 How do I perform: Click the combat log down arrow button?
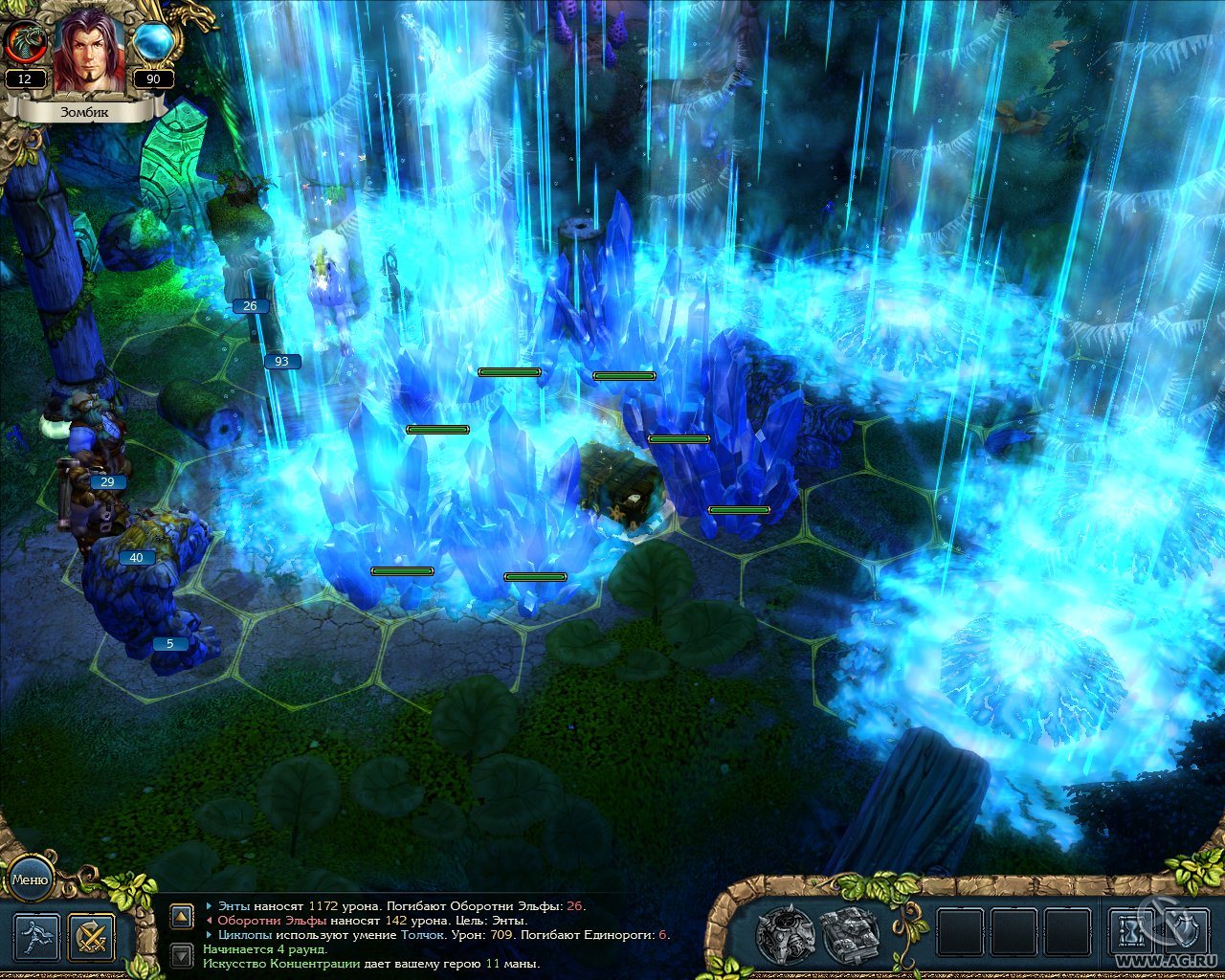click(182, 954)
